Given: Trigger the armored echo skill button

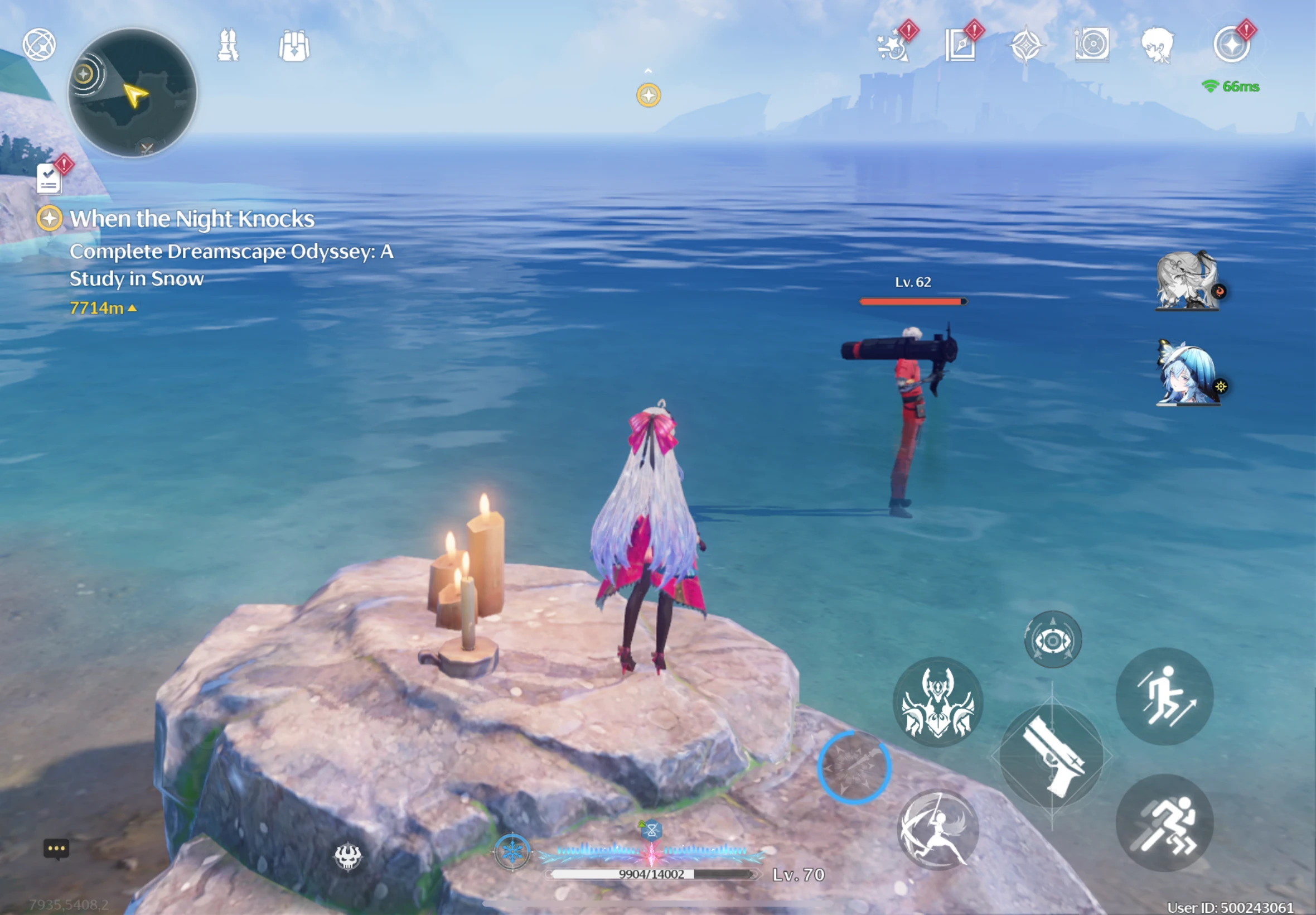Looking at the screenshot, I should click(938, 702).
